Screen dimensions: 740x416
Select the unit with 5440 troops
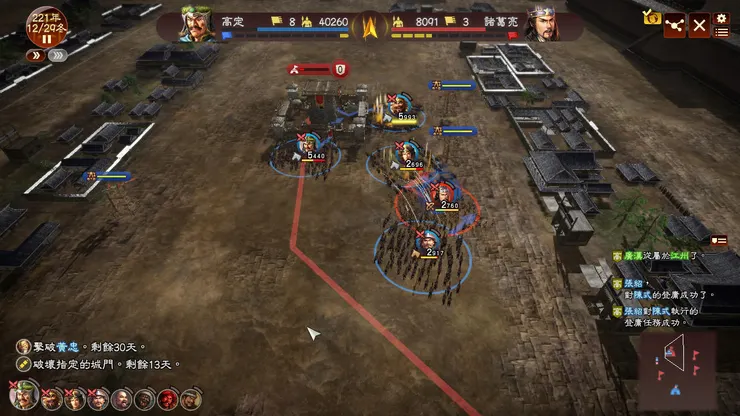pos(308,147)
